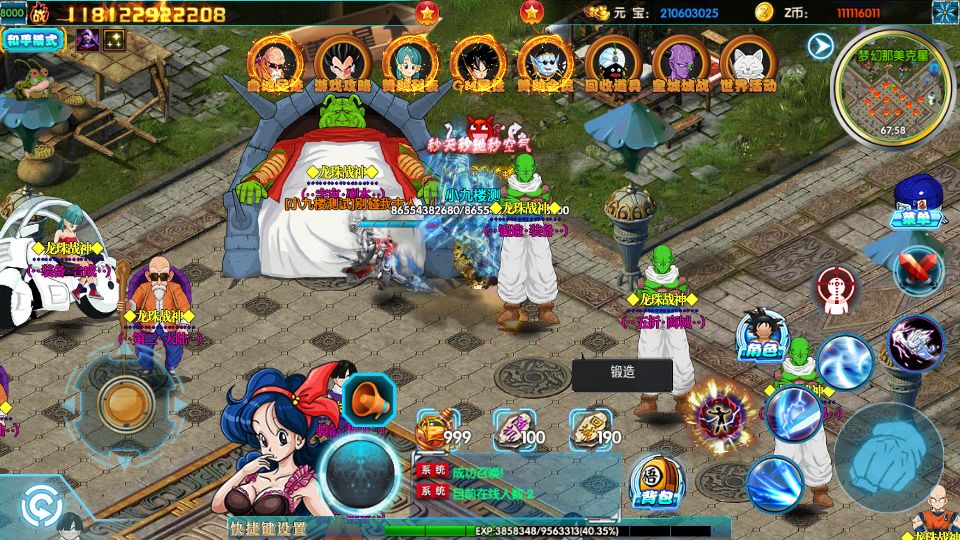Activate the crossed swords icon
Screen dimensions: 960x540
pyautogui.click(x=917, y=267)
